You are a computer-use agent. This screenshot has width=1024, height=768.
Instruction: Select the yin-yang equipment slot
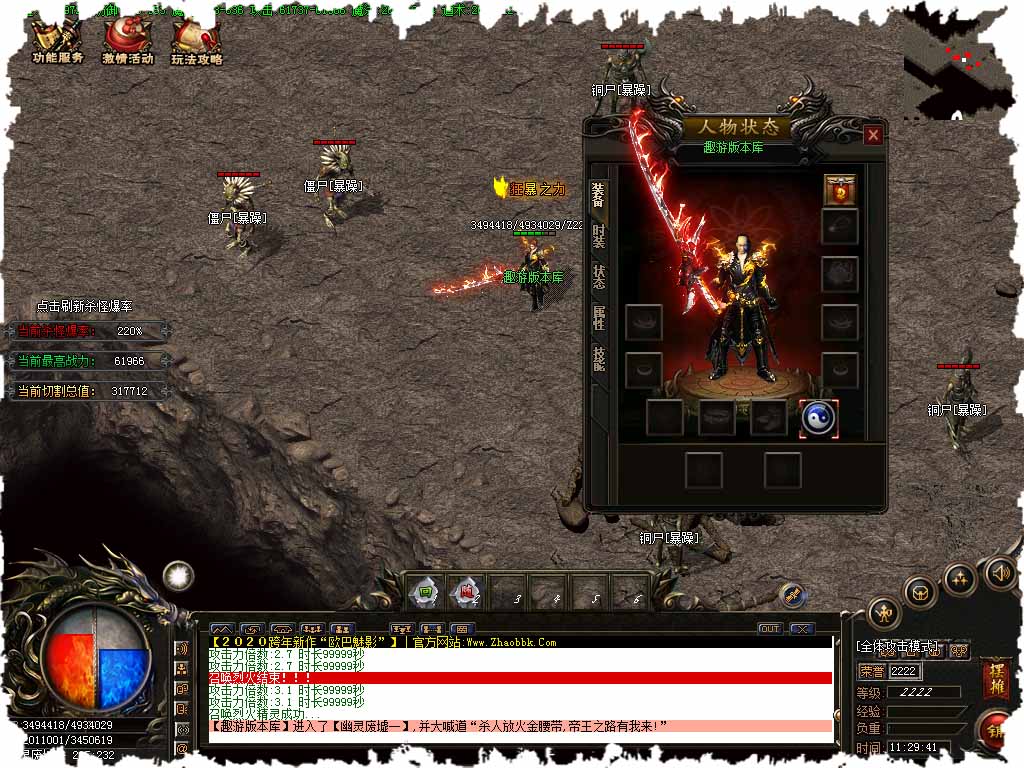coord(818,418)
